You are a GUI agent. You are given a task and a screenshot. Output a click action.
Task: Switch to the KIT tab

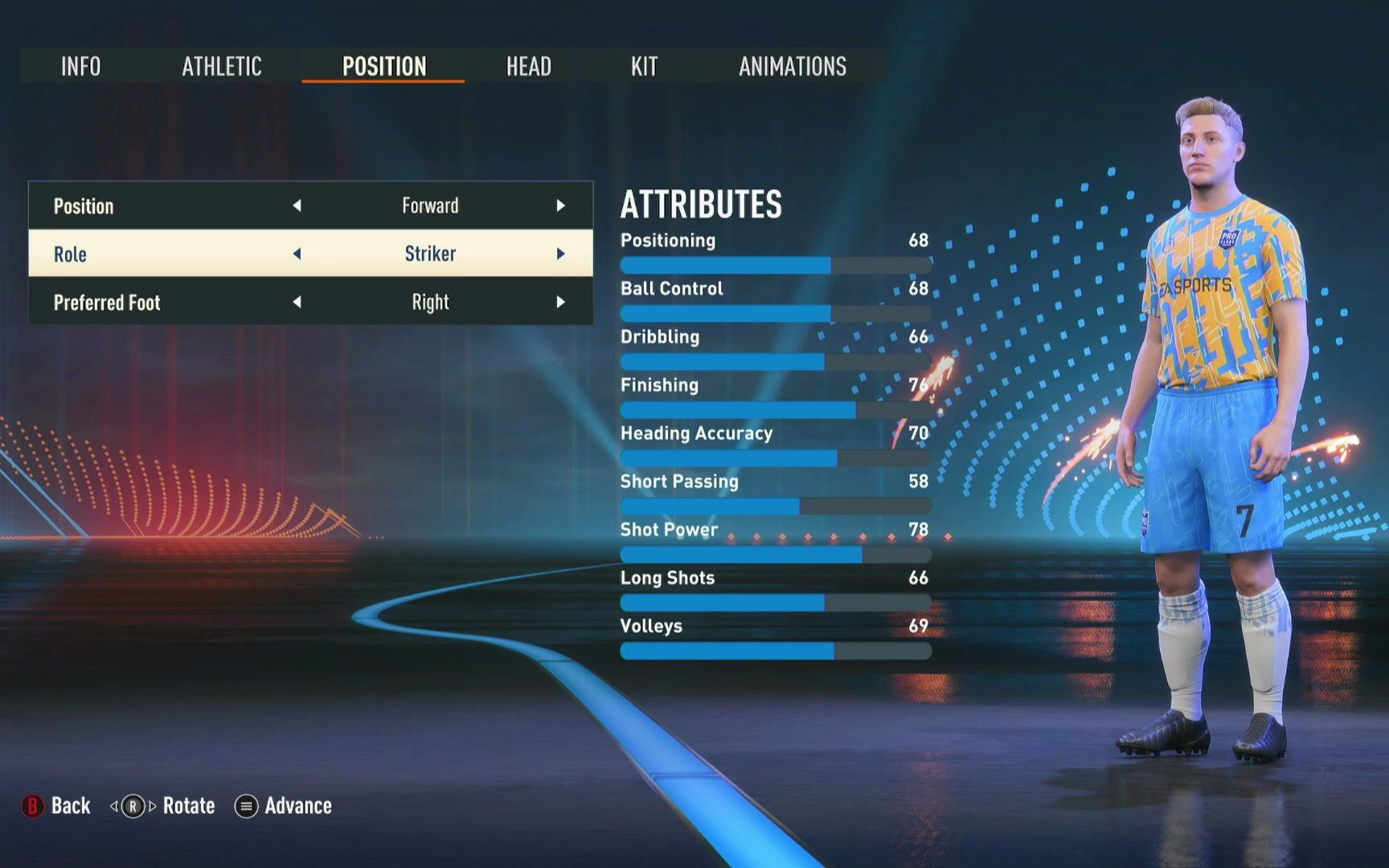(644, 67)
